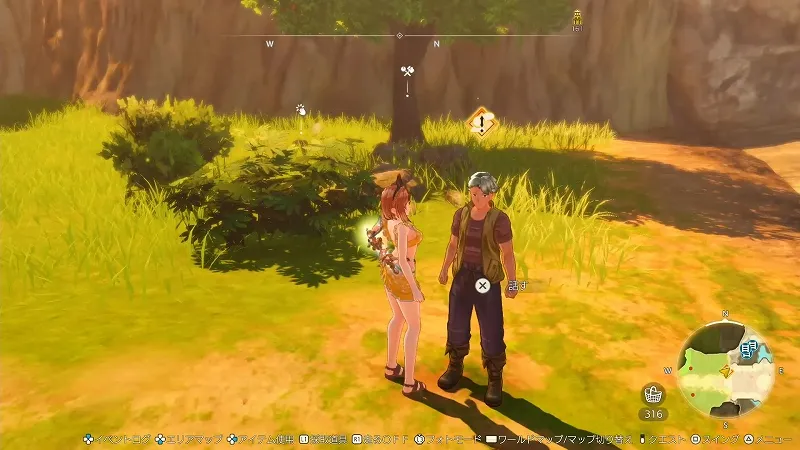Open the basket item counter icon
Screen dimensions: 800x450
655,393
